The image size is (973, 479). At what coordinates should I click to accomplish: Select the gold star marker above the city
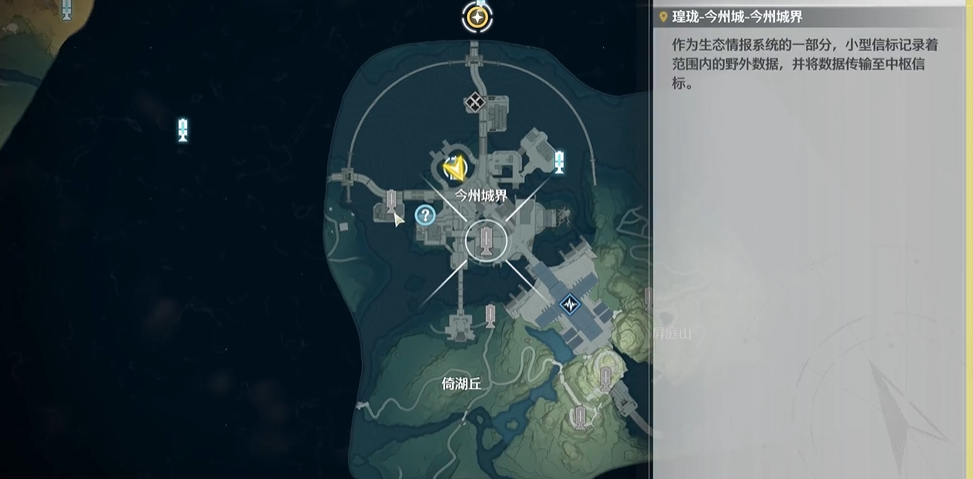pos(478,17)
